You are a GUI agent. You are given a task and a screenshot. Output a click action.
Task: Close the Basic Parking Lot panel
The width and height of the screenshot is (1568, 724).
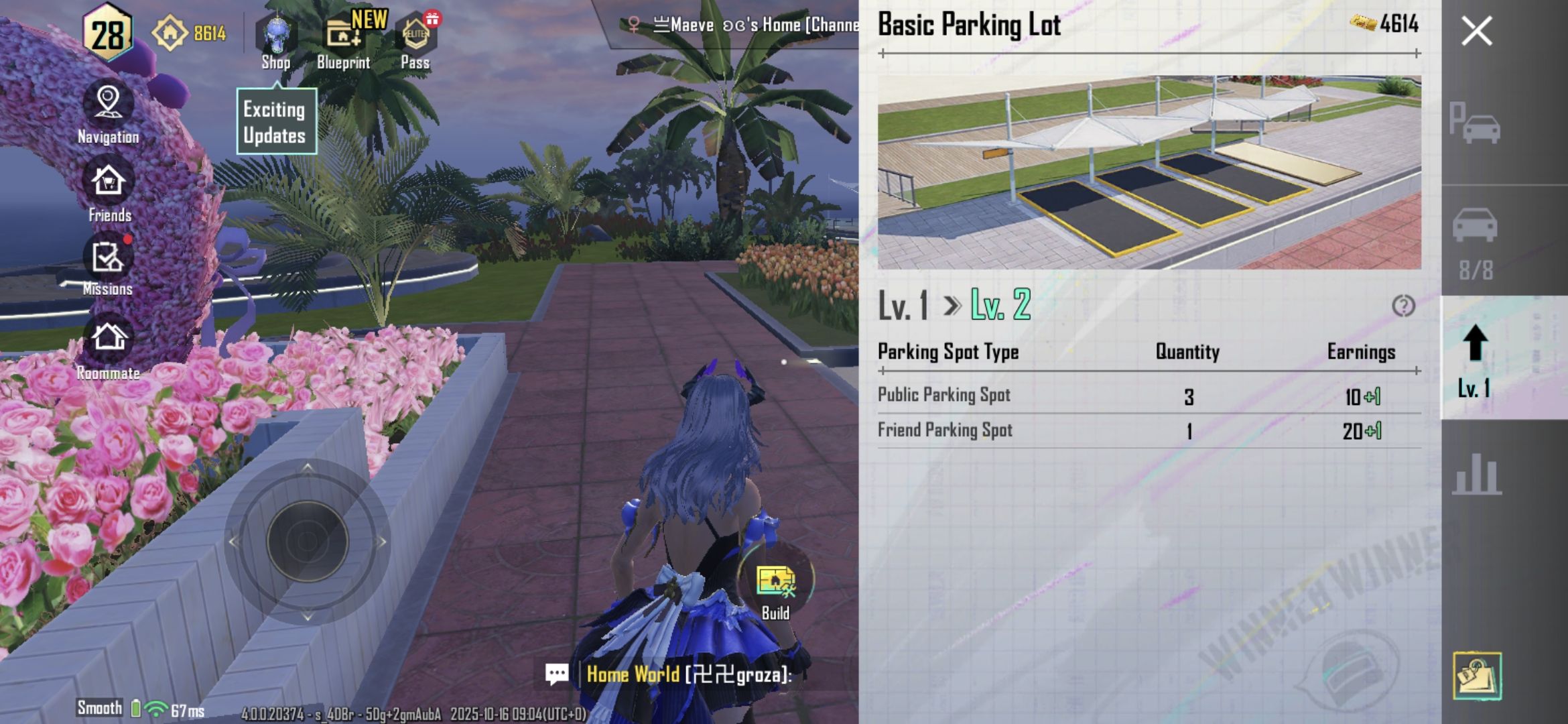tap(1476, 31)
